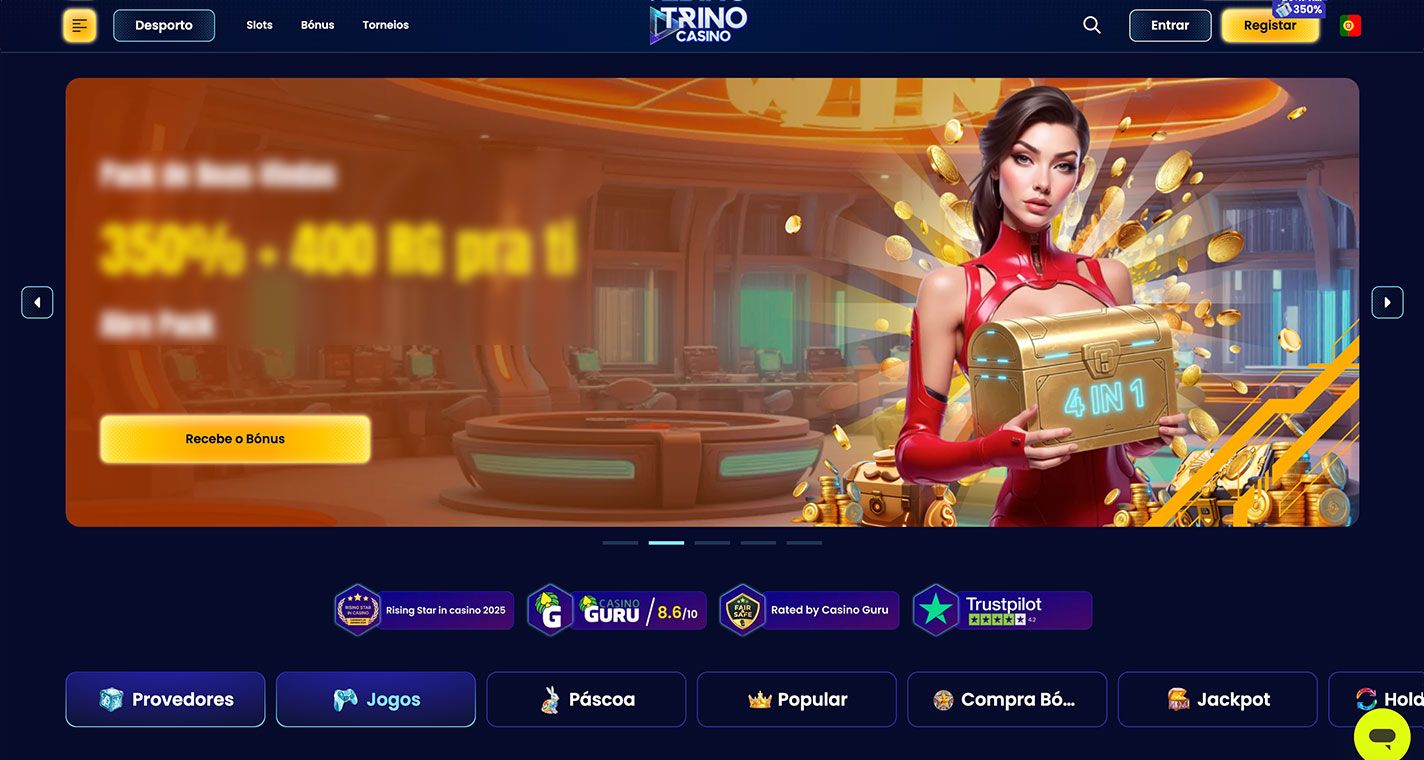This screenshot has height=760, width=1424.
Task: Open the Slots page
Action: [259, 25]
